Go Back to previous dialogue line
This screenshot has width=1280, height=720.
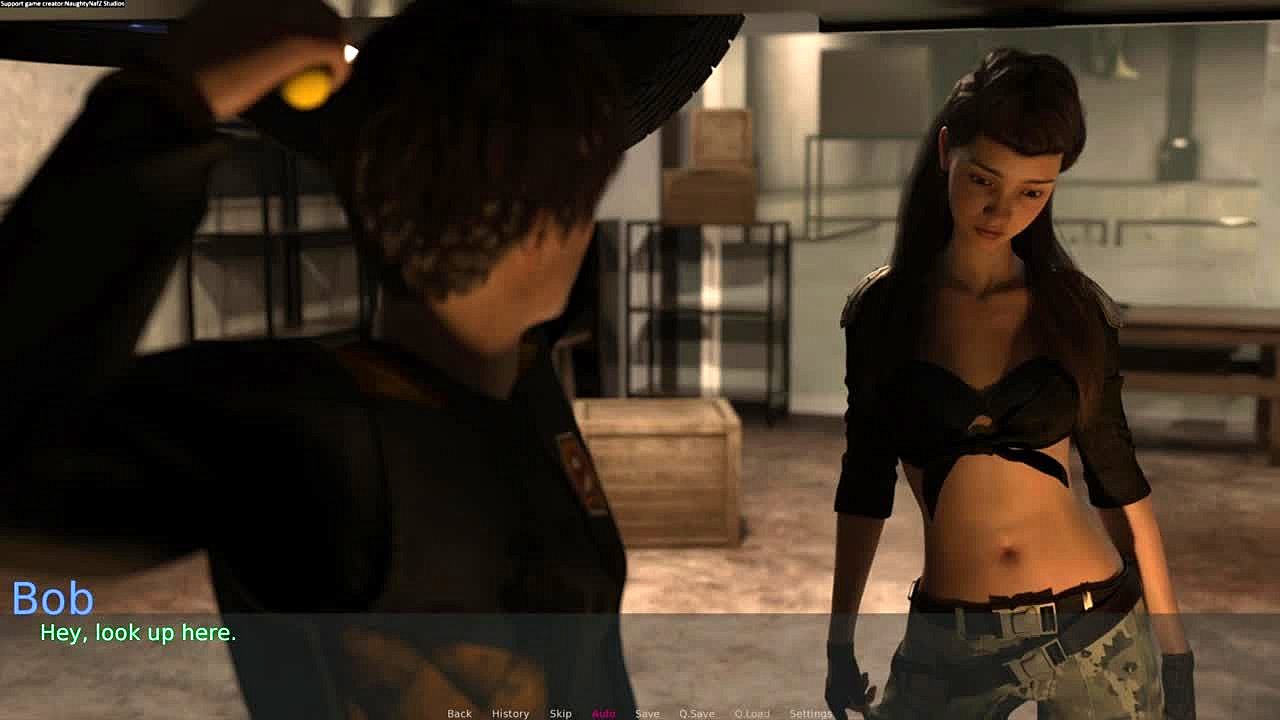[x=459, y=713]
